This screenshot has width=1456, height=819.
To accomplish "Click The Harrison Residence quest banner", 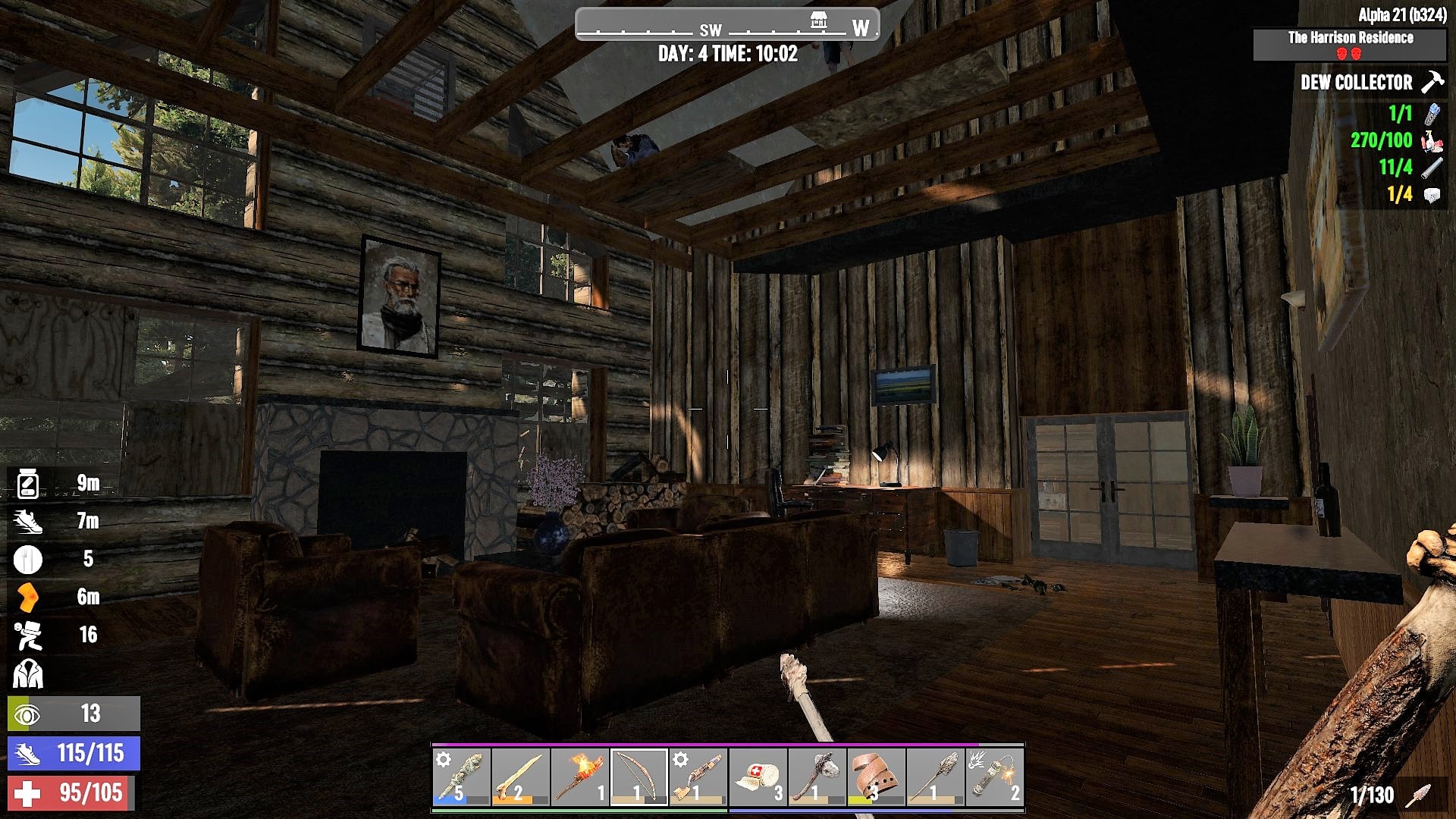I will (1351, 36).
